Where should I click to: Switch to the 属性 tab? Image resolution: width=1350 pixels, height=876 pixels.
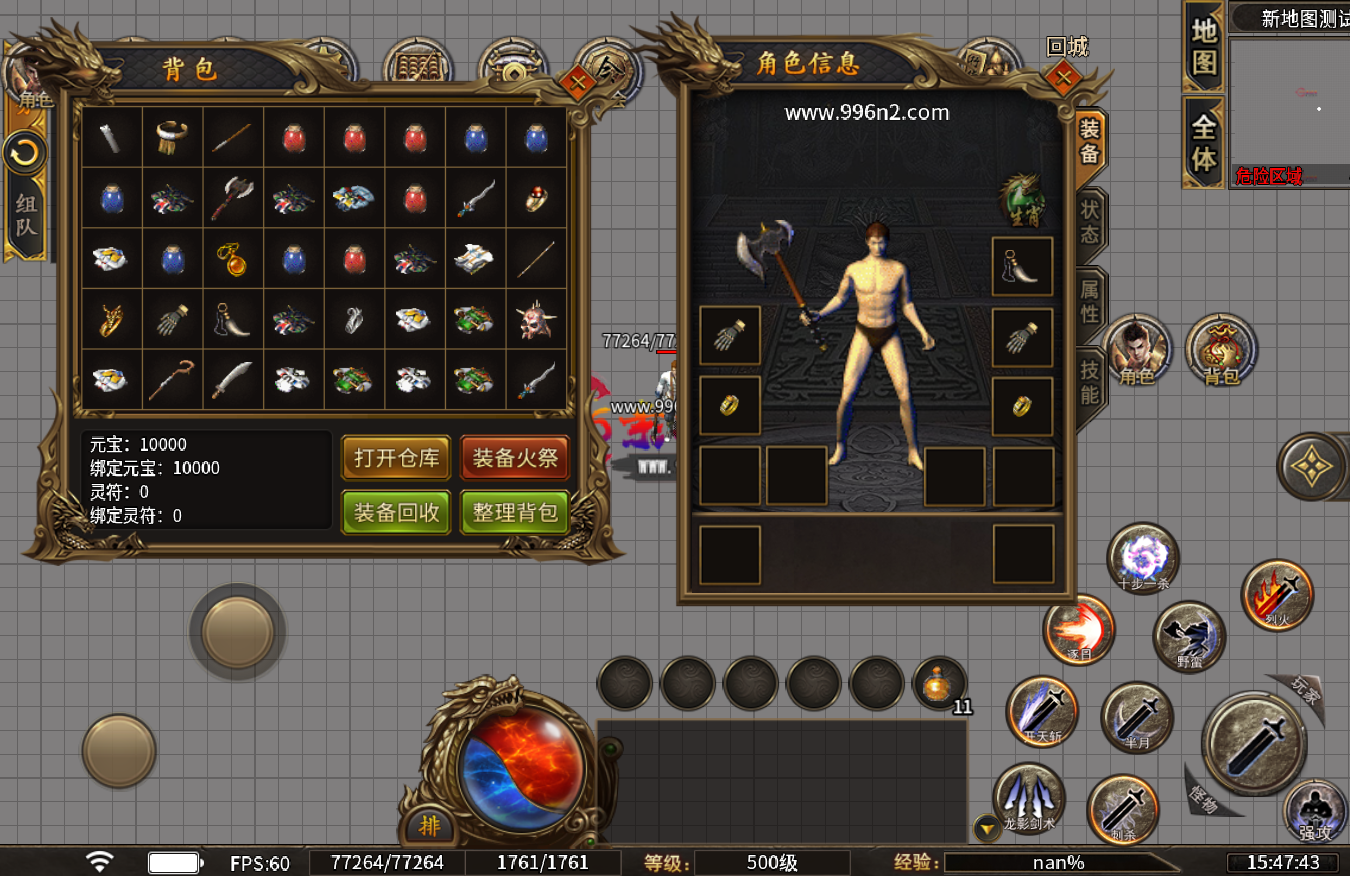point(1089,300)
